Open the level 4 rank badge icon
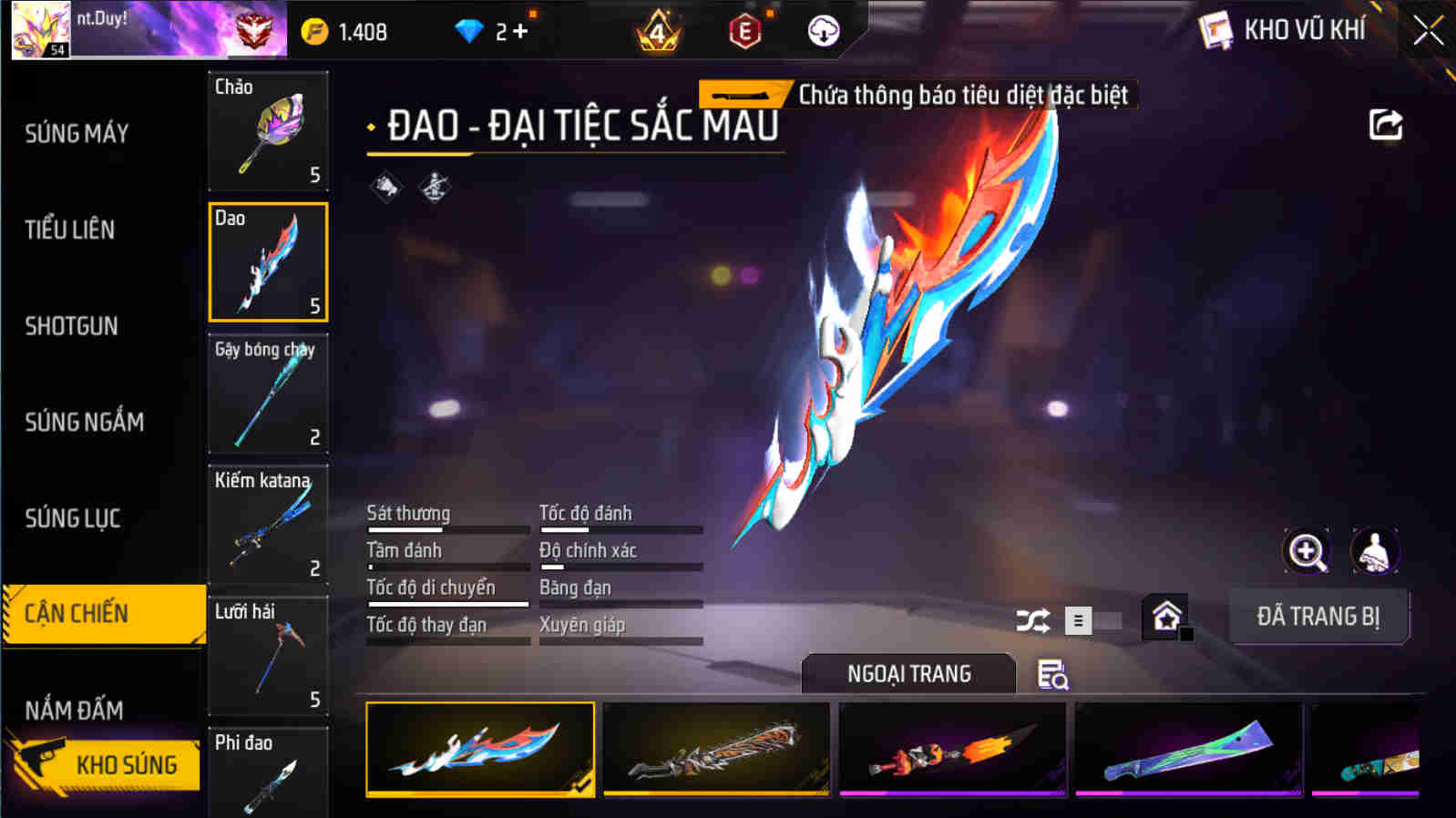This screenshot has height=818, width=1456. click(x=658, y=30)
